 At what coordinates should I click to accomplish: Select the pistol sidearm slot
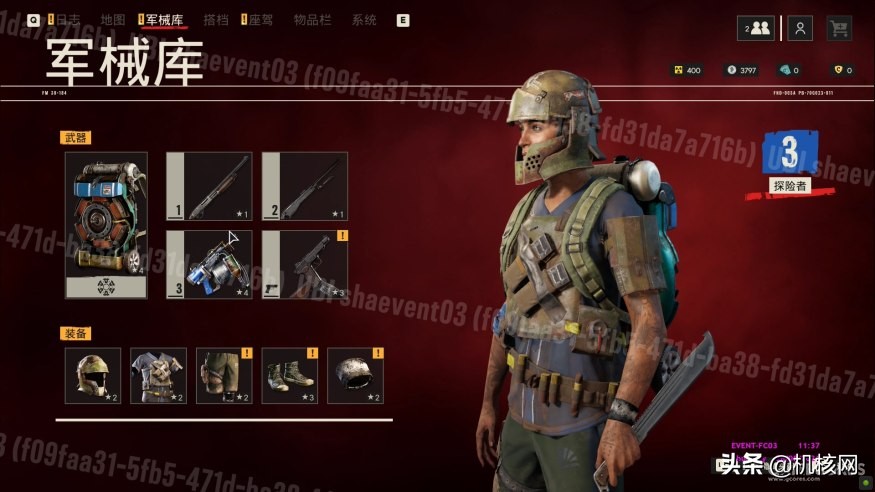click(x=304, y=264)
